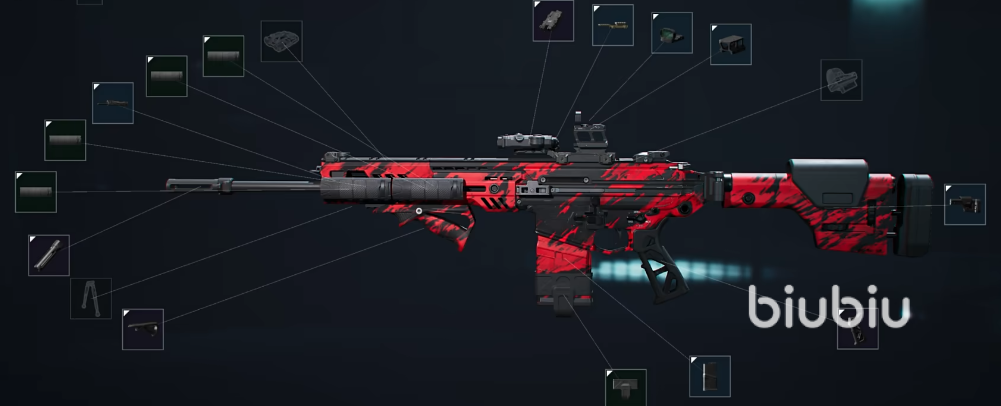Select the bipod attachment slot
Viewport: 1001px width, 406px height.
91,298
